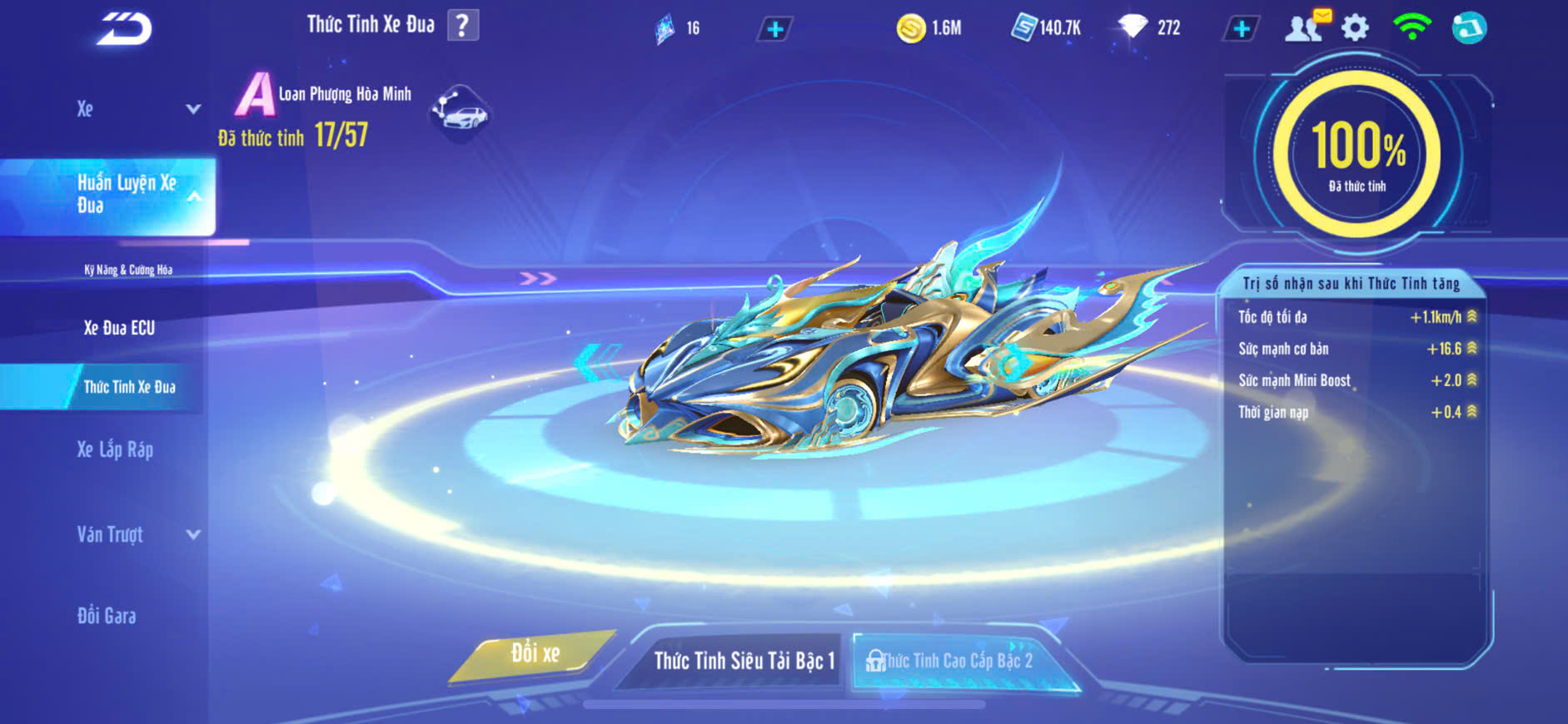Select the Thức Tỉnh Xe Đua entry
This screenshot has width=1568, height=724.
[x=129, y=387]
